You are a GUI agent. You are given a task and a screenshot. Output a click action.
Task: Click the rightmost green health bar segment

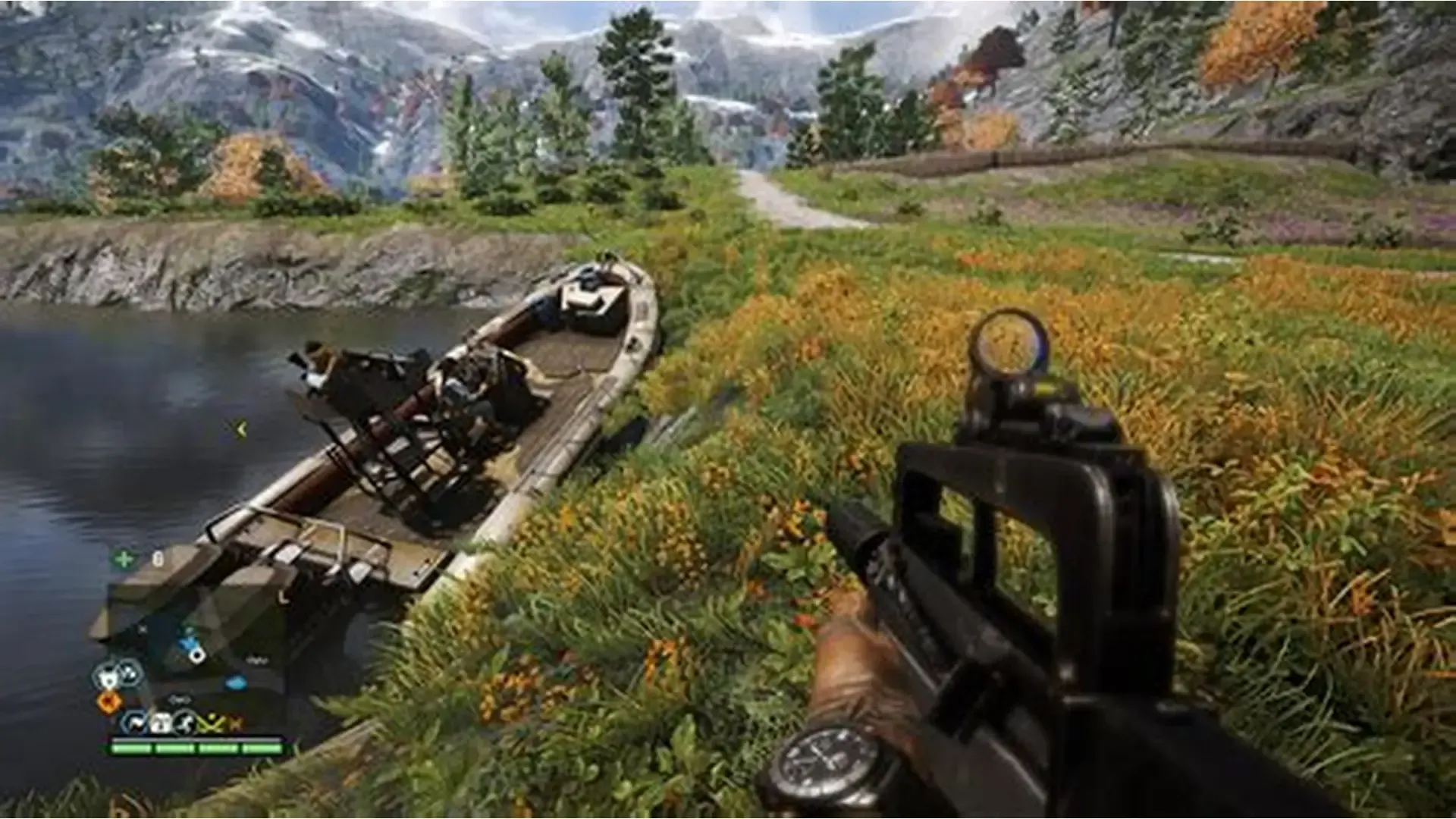[262, 748]
